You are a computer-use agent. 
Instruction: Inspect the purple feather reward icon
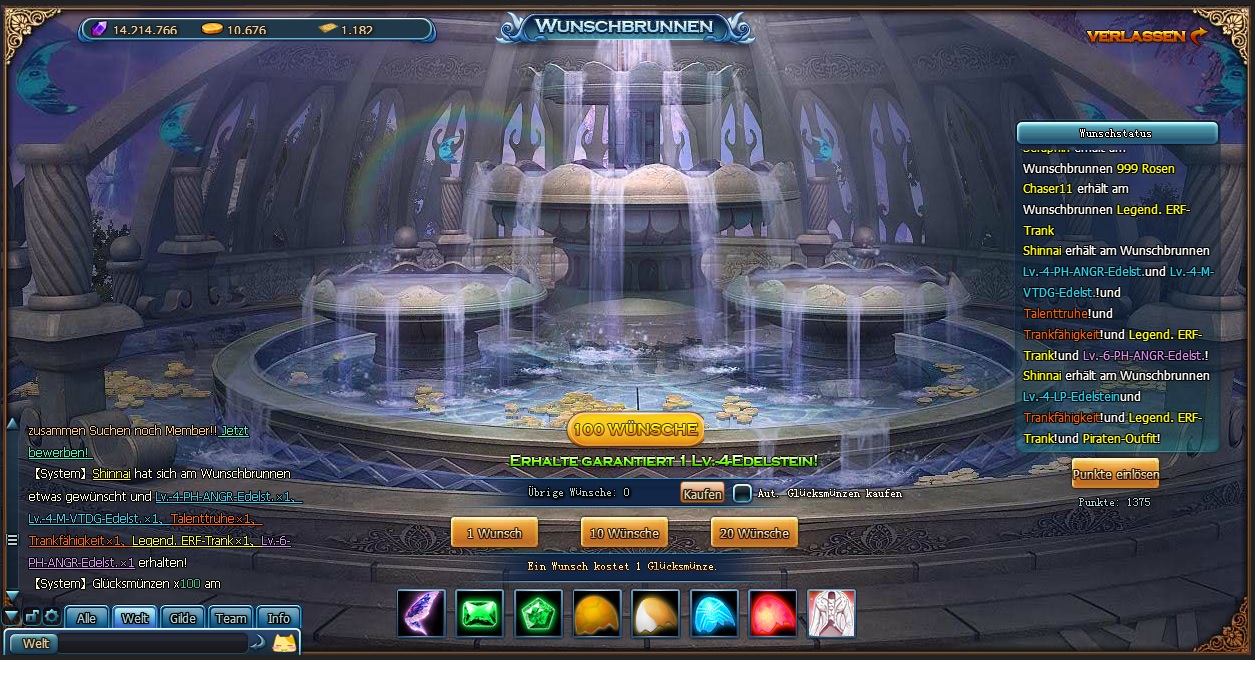[421, 613]
